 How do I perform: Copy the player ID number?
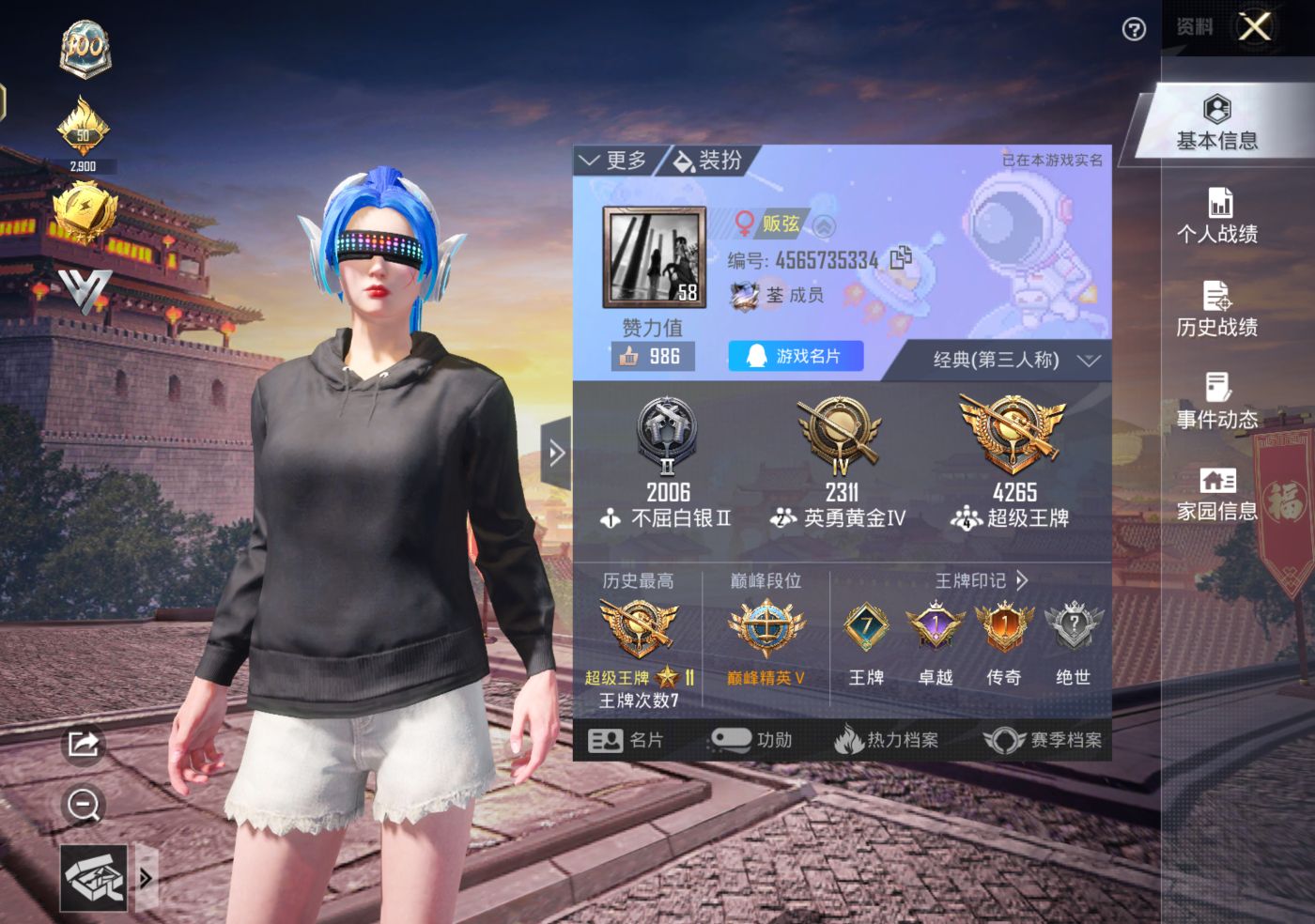click(x=901, y=257)
